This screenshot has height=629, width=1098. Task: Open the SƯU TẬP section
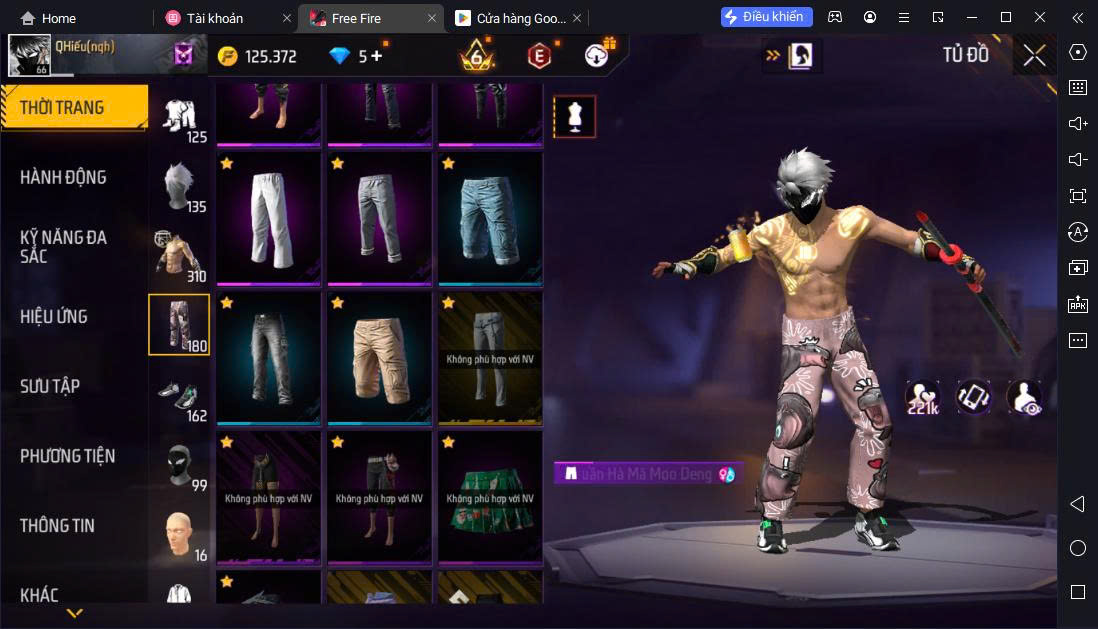click(x=50, y=386)
